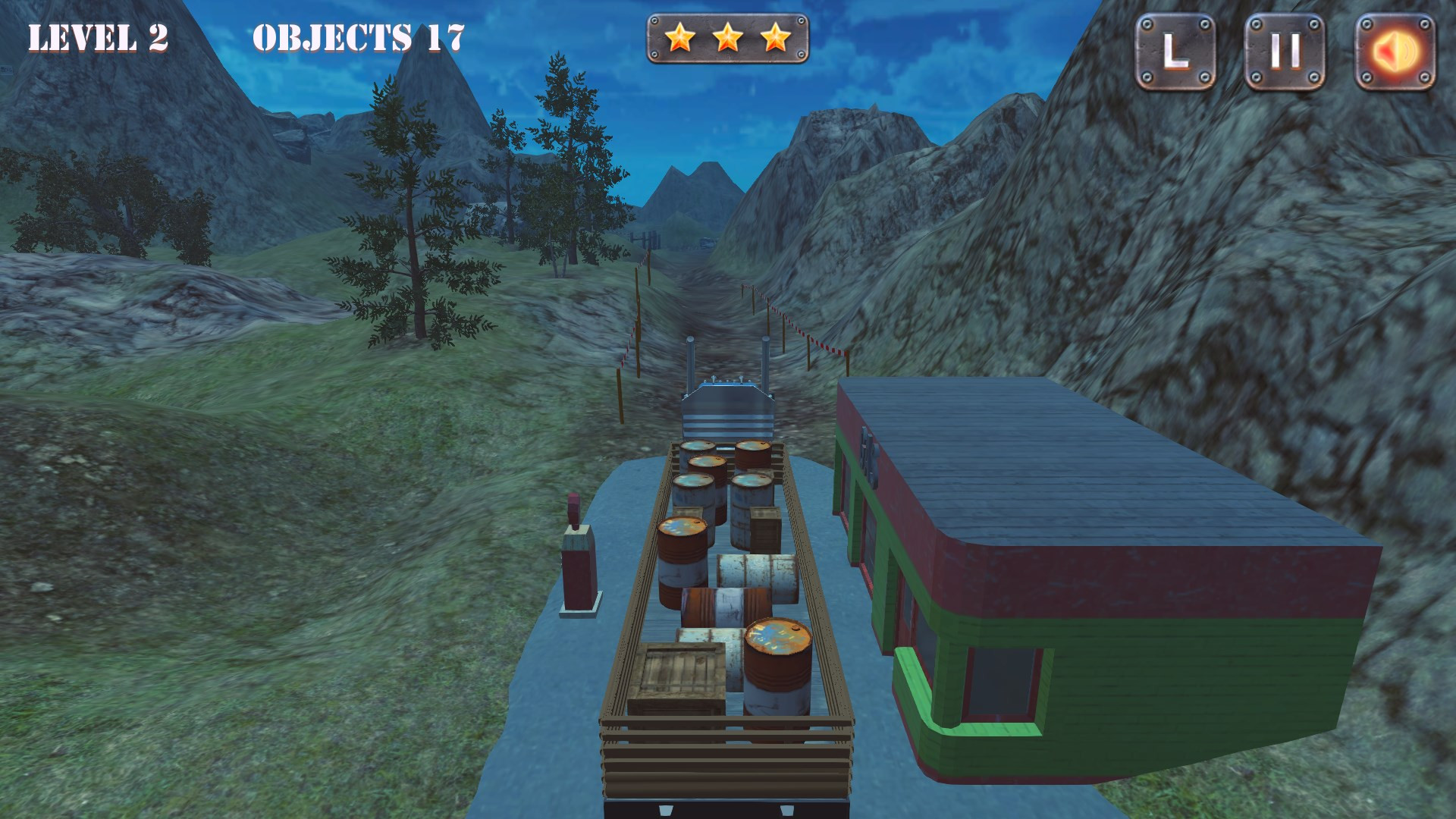The width and height of the screenshot is (1456, 819).
Task: Pause the game
Action: 1285,52
